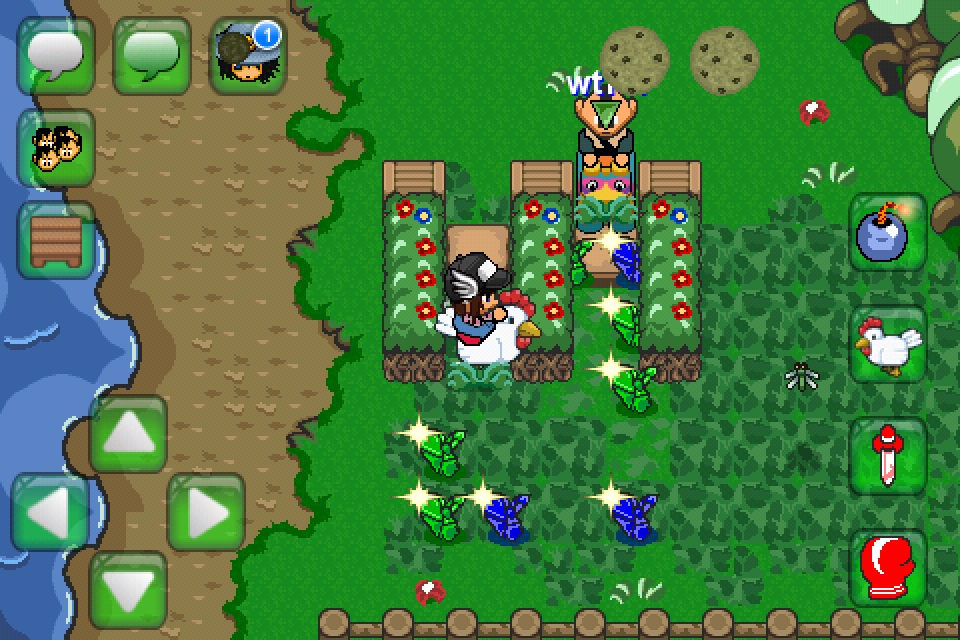Open the wooden crate inventory button
This screenshot has width=960, height=640.
pos(55,241)
